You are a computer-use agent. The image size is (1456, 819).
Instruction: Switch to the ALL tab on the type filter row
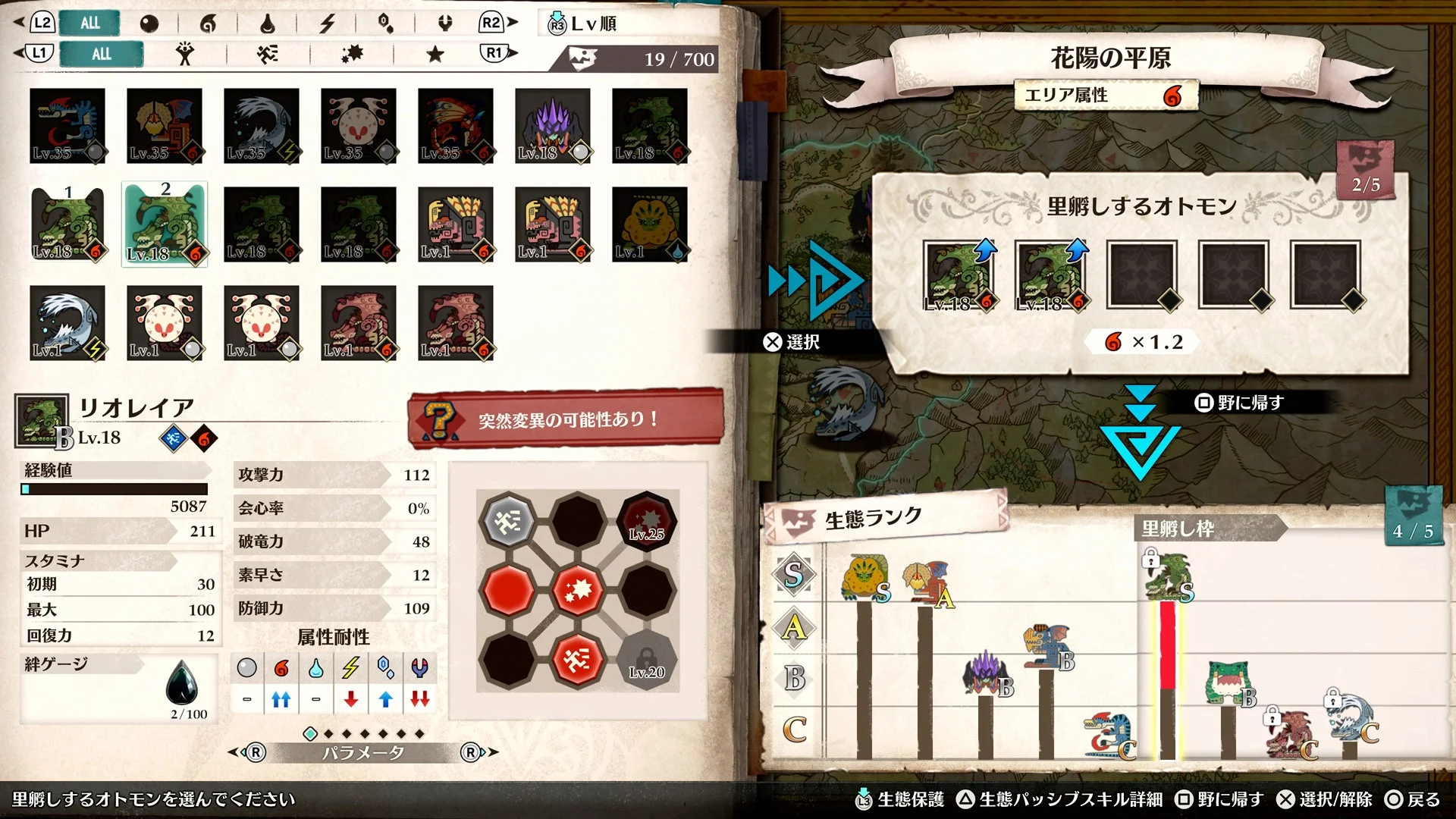pyautogui.click(x=102, y=54)
